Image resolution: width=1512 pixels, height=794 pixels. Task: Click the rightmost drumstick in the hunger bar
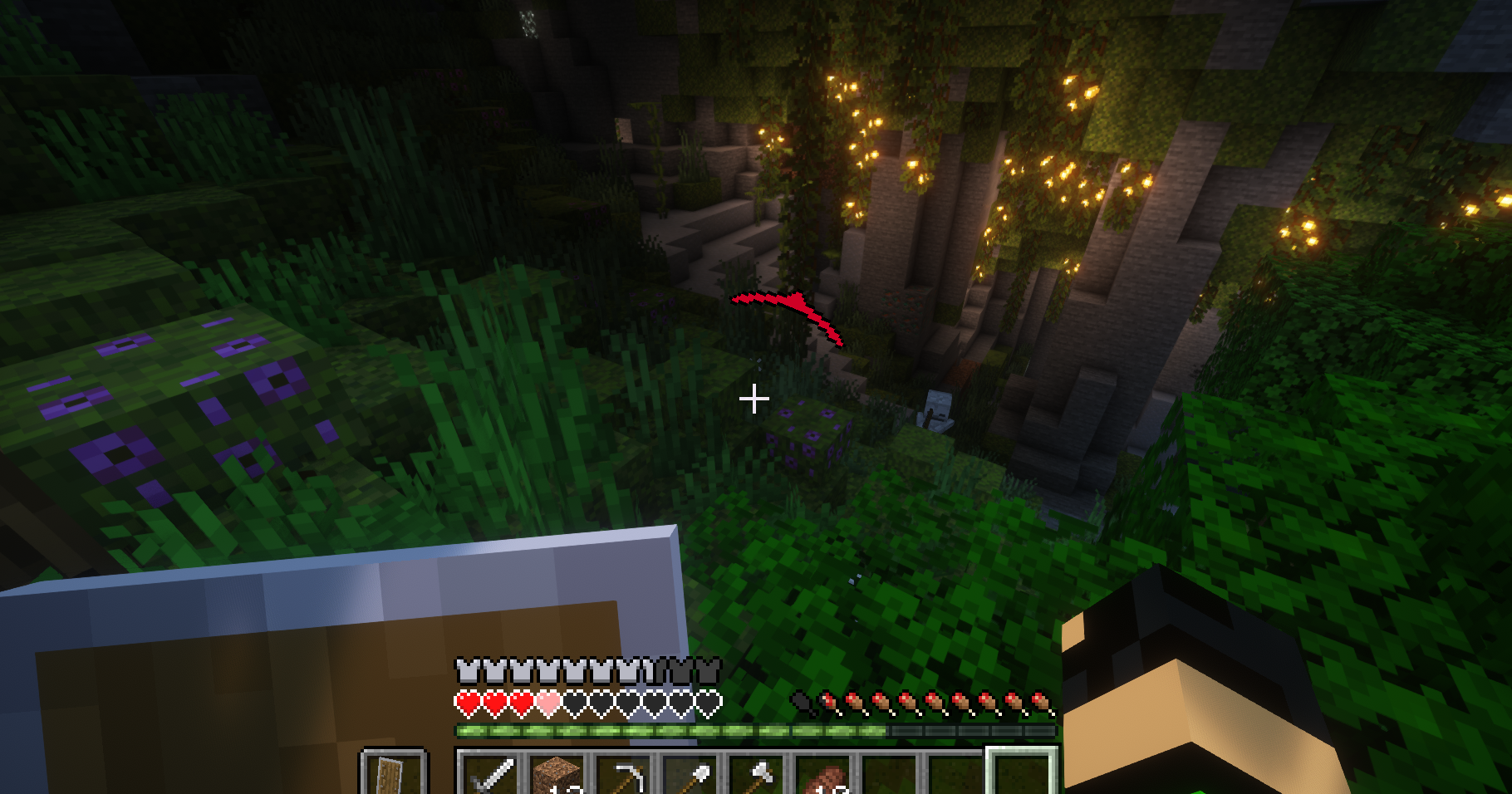tap(1041, 703)
